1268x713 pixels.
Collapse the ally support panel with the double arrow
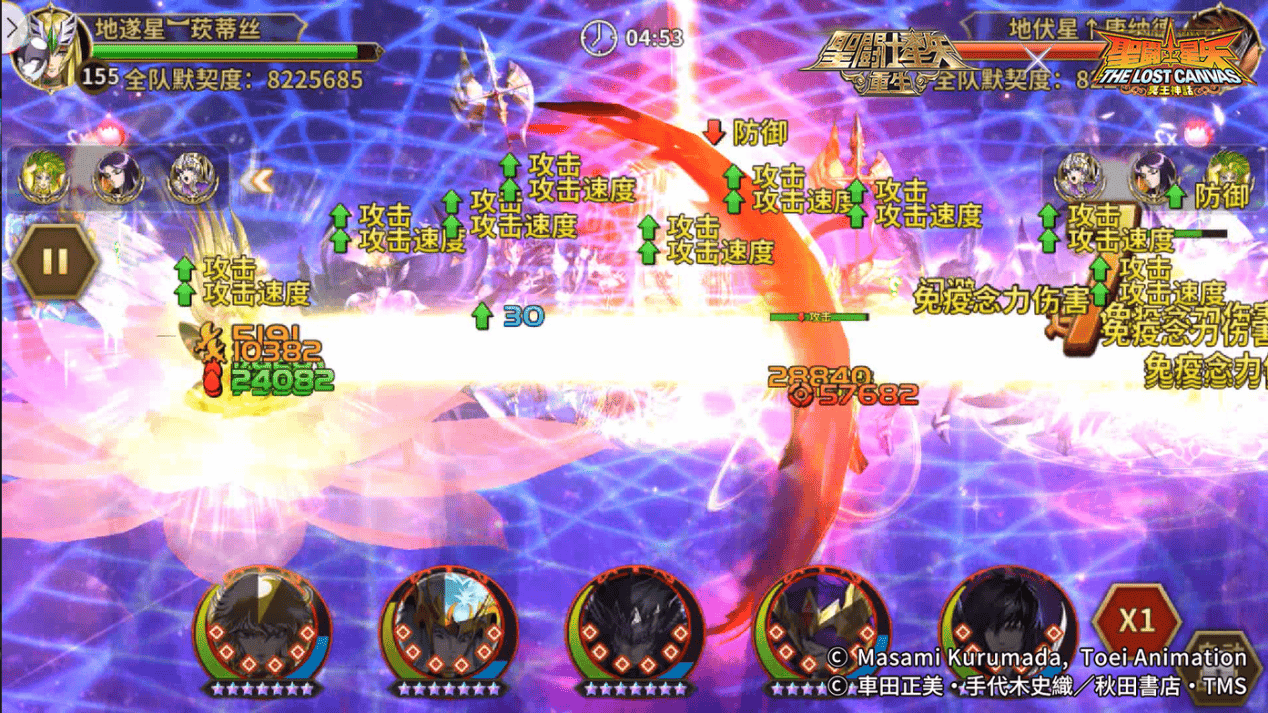(x=259, y=180)
